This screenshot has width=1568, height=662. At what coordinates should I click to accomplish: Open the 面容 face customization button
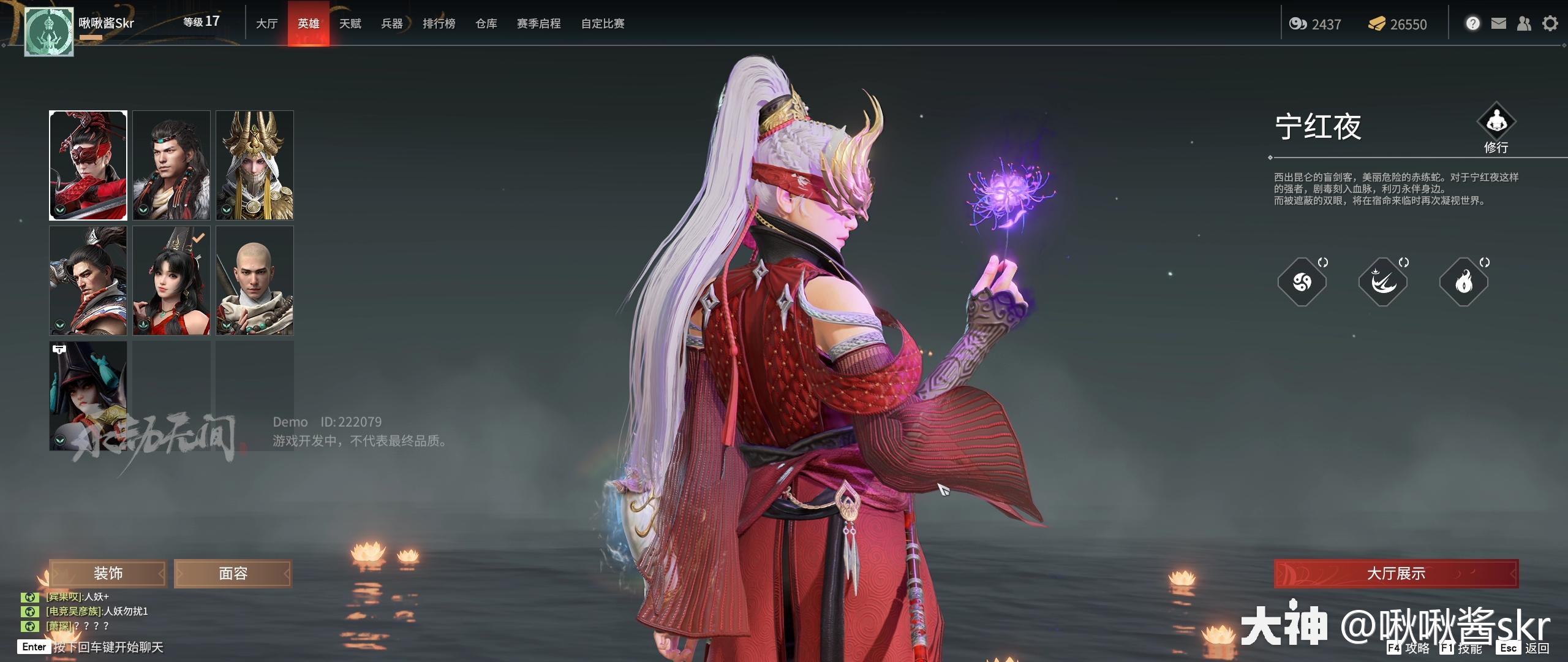(233, 573)
